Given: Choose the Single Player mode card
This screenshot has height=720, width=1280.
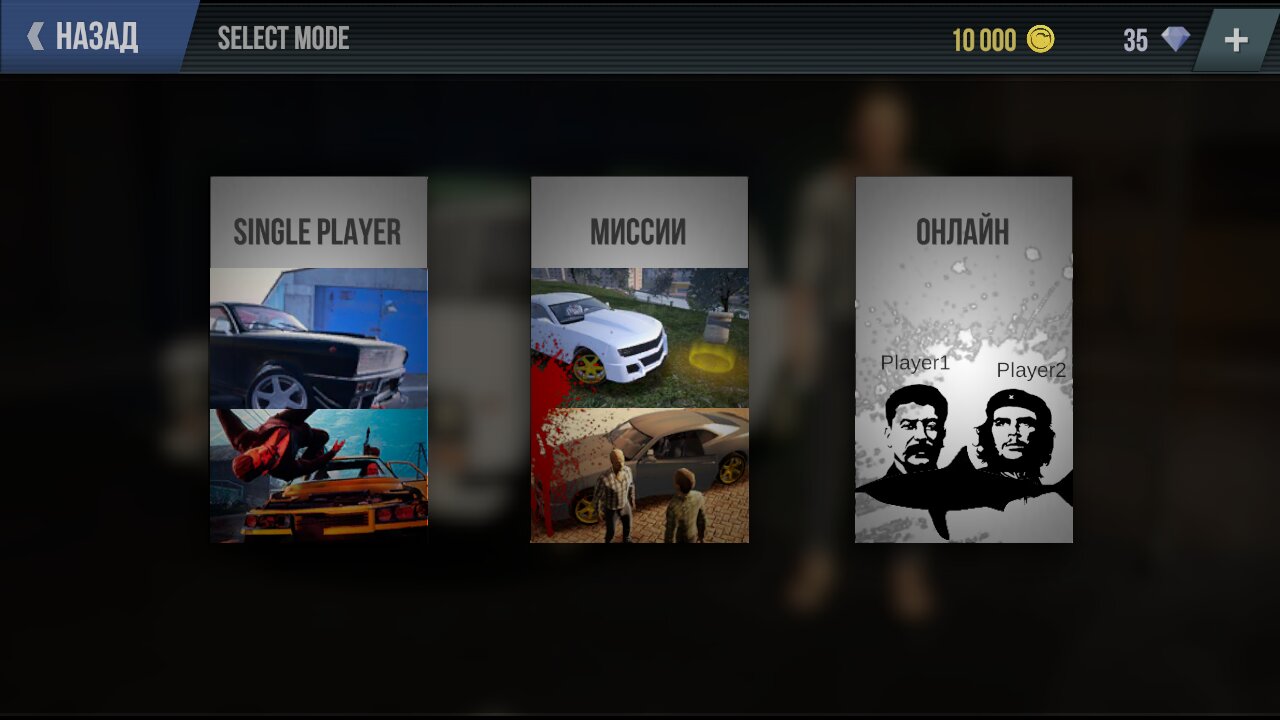Looking at the screenshot, I should 319,360.
